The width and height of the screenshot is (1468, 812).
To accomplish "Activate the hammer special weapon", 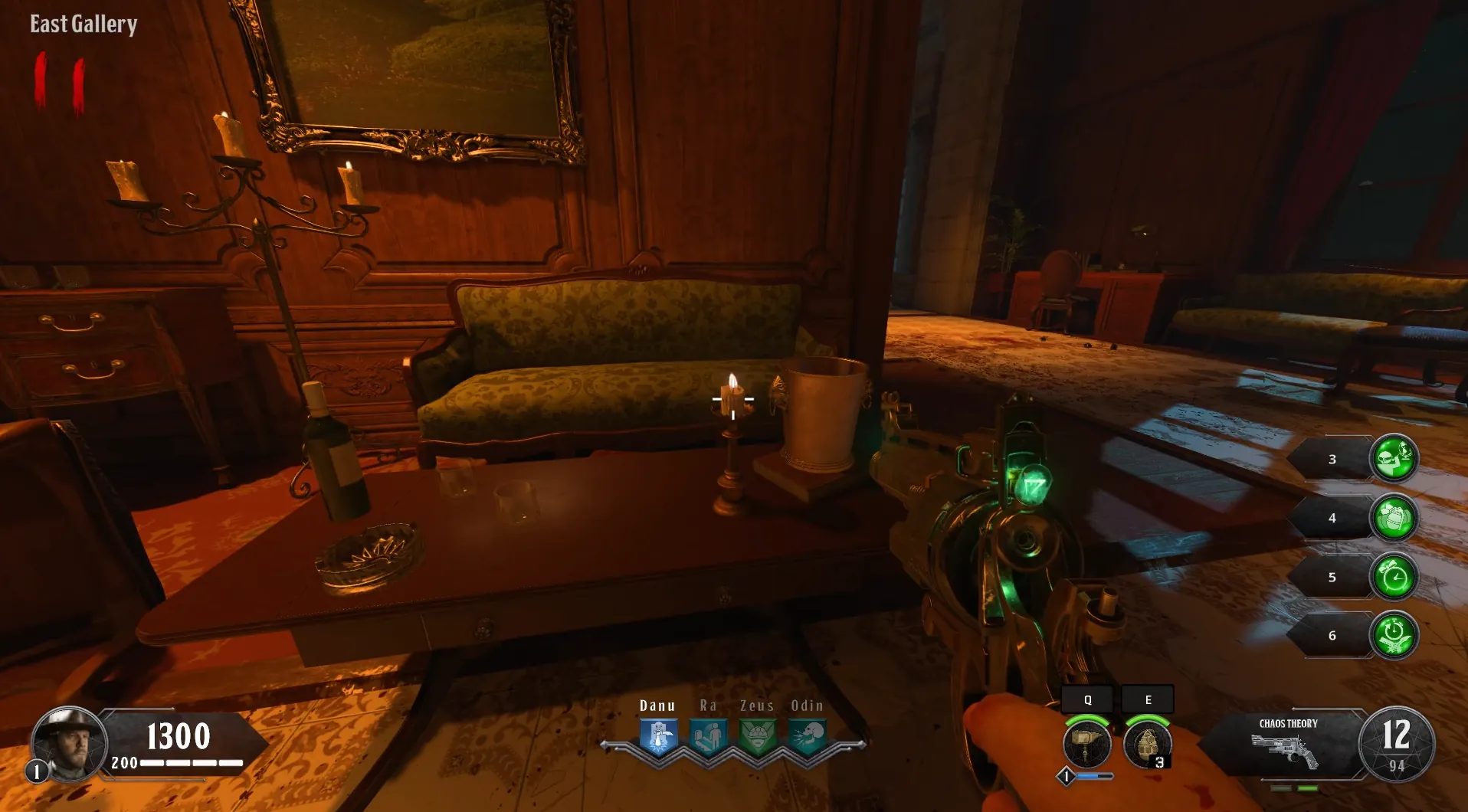I will [x=1086, y=742].
